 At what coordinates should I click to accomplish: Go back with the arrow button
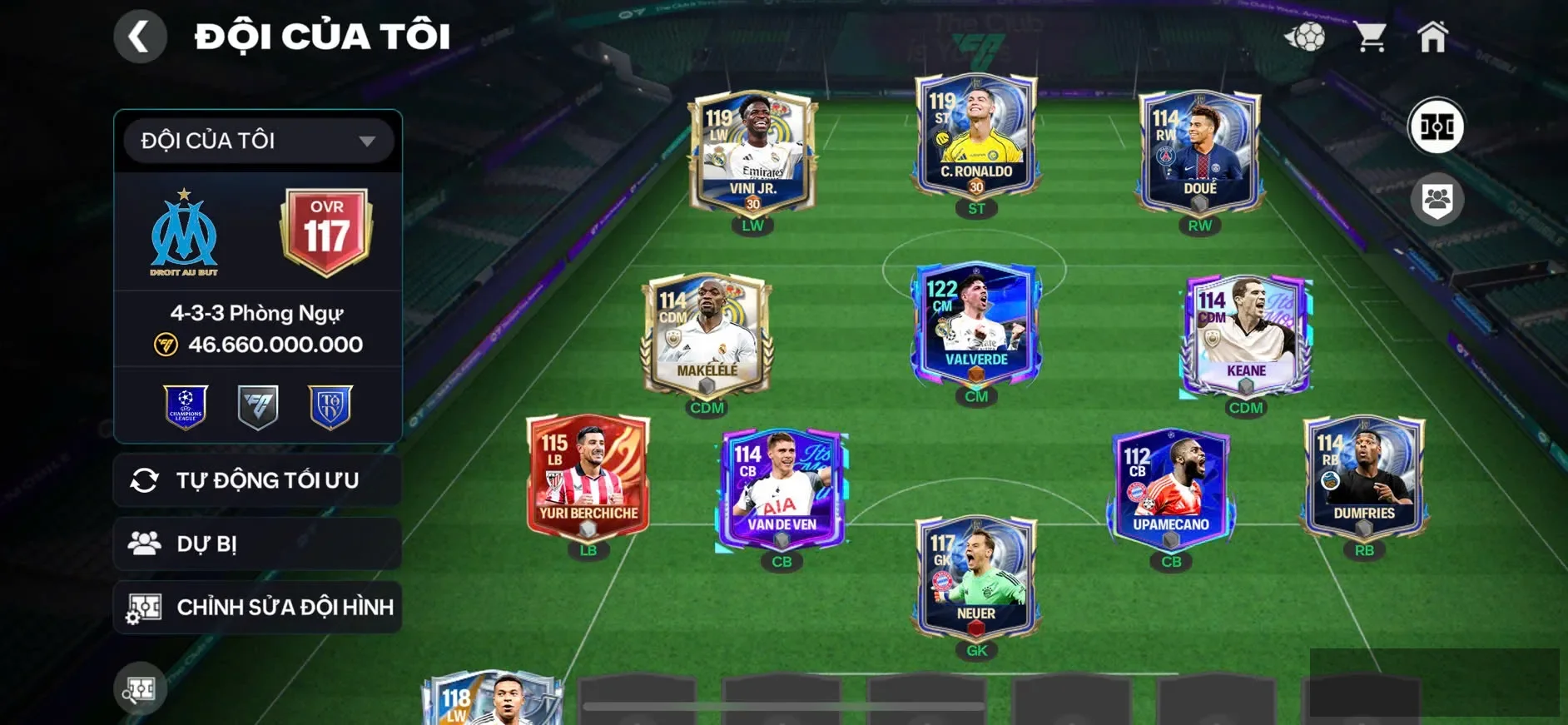click(140, 37)
